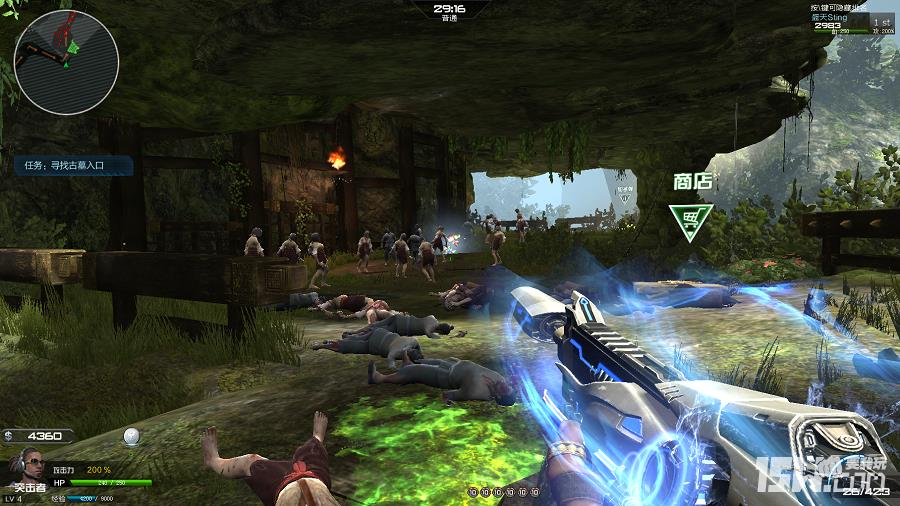Click the white orb item icon
This screenshot has width=900, height=506.
[x=130, y=436]
